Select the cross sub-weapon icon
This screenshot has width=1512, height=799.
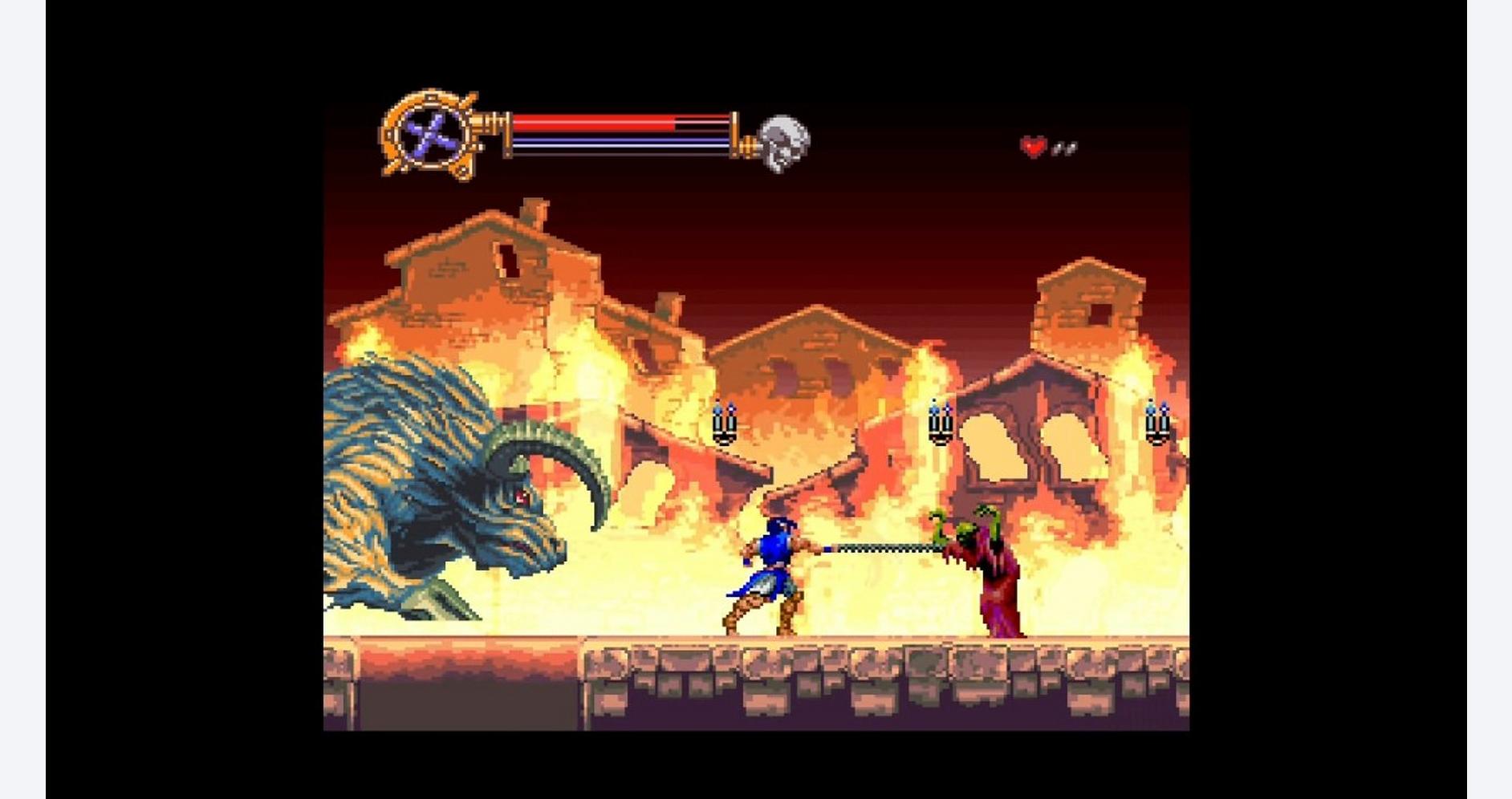[433, 134]
